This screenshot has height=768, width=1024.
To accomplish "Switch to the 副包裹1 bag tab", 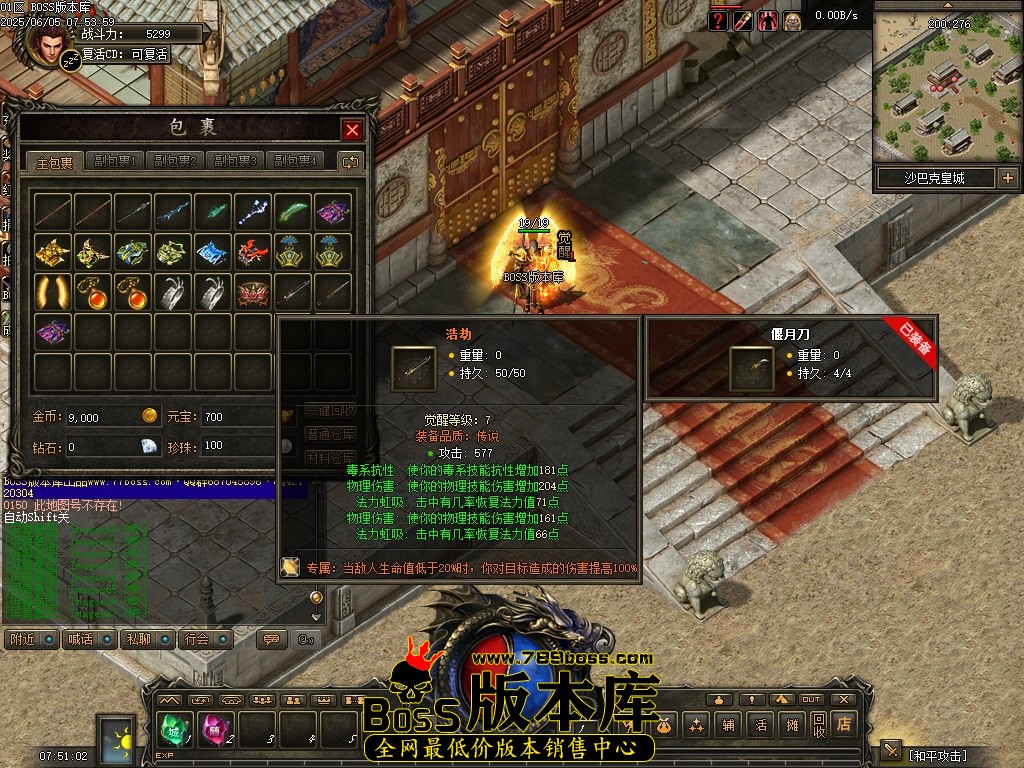I will (115, 161).
